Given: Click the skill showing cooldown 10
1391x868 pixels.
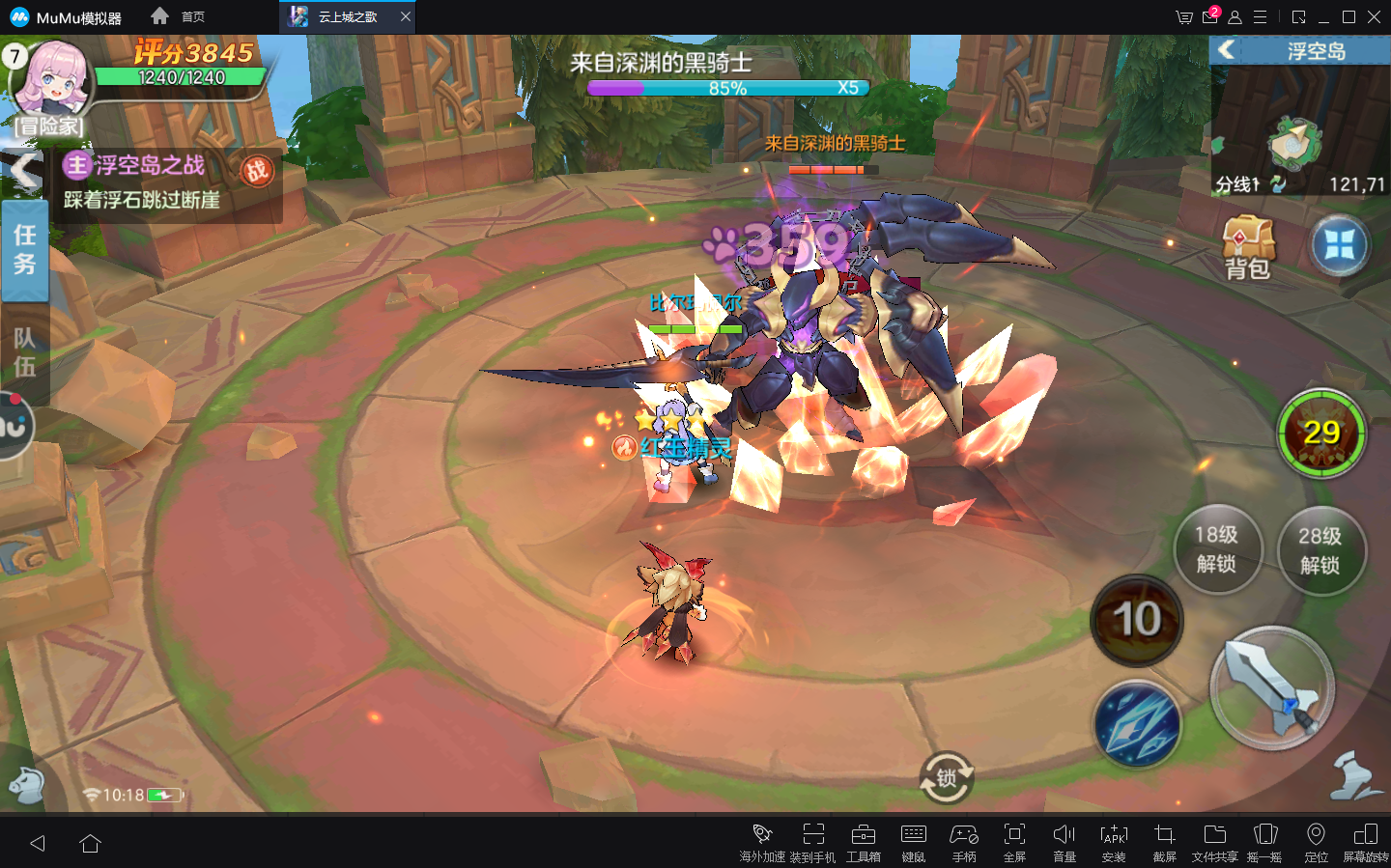Looking at the screenshot, I should (x=1137, y=620).
